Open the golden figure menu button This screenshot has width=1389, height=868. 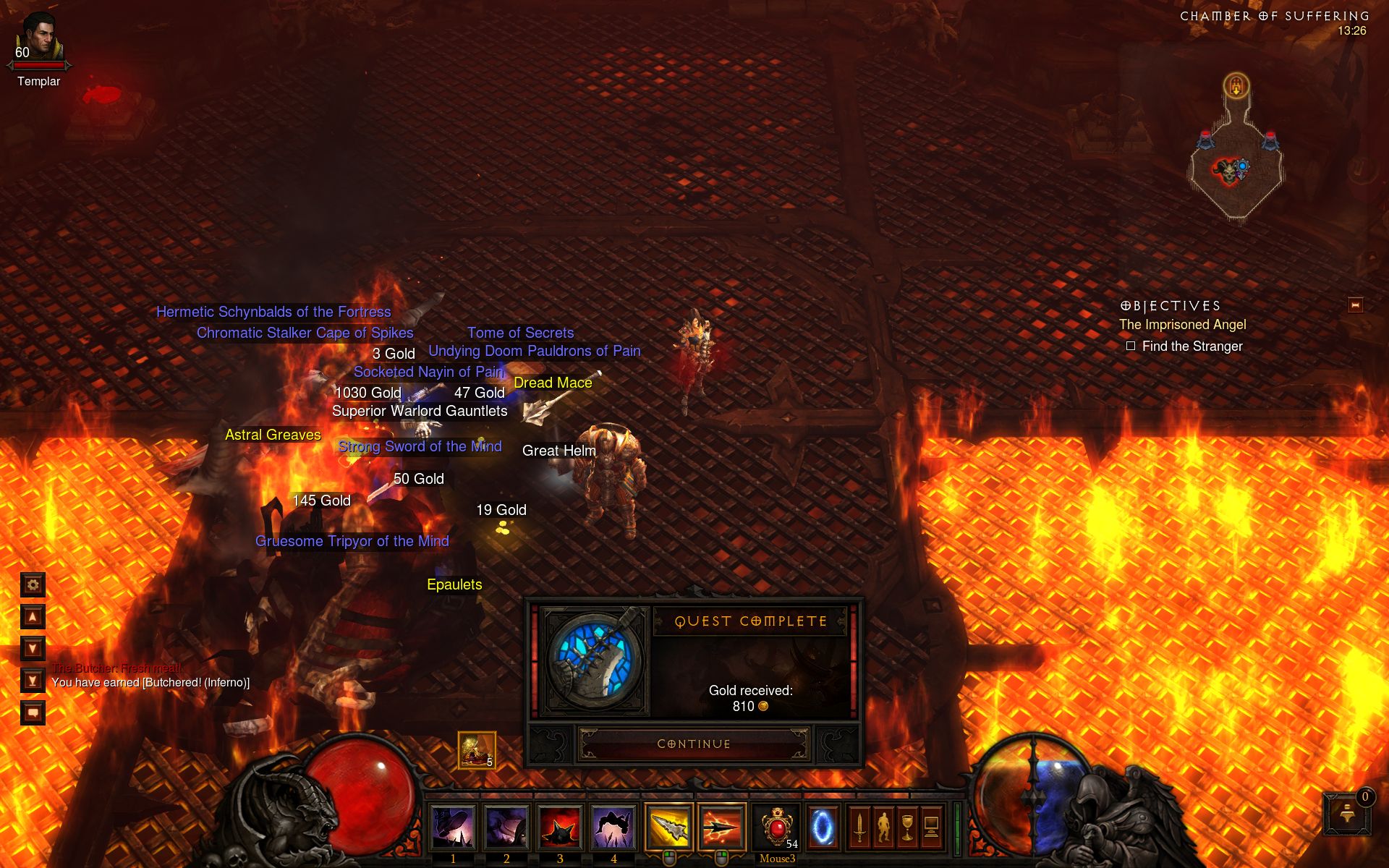pyautogui.click(x=883, y=827)
